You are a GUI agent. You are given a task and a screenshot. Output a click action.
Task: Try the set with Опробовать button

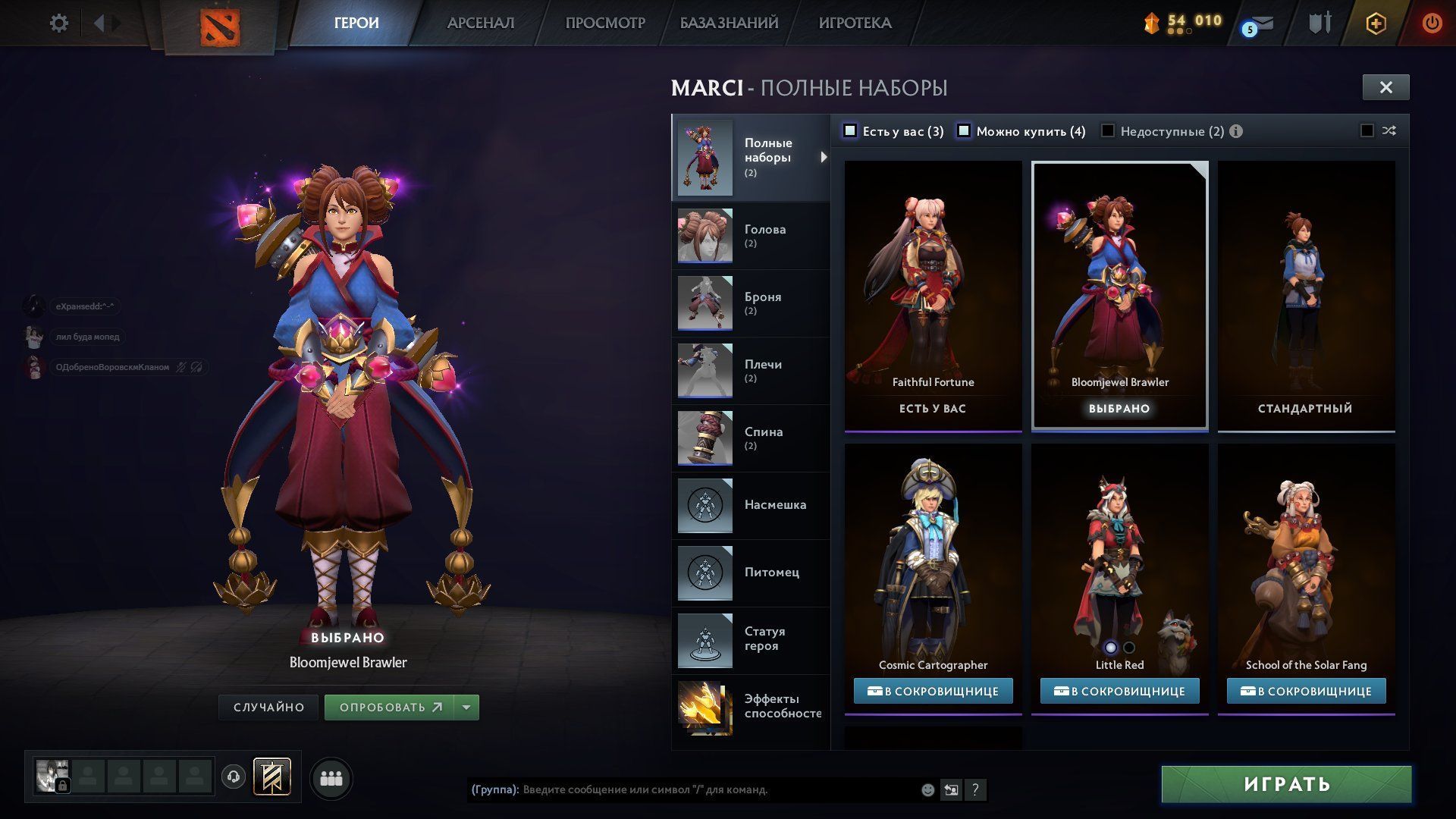(x=390, y=708)
